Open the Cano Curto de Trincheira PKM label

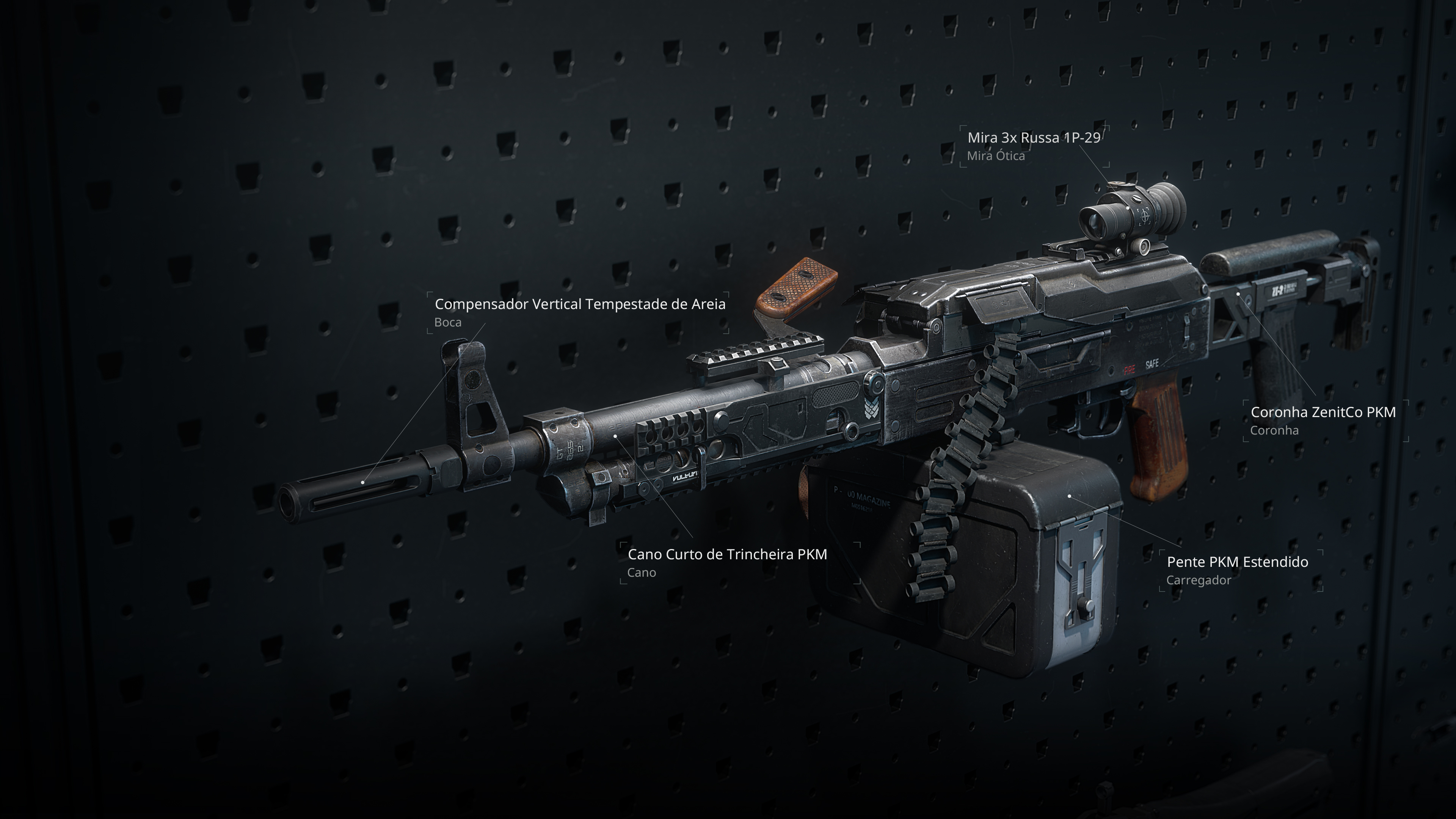(x=727, y=554)
